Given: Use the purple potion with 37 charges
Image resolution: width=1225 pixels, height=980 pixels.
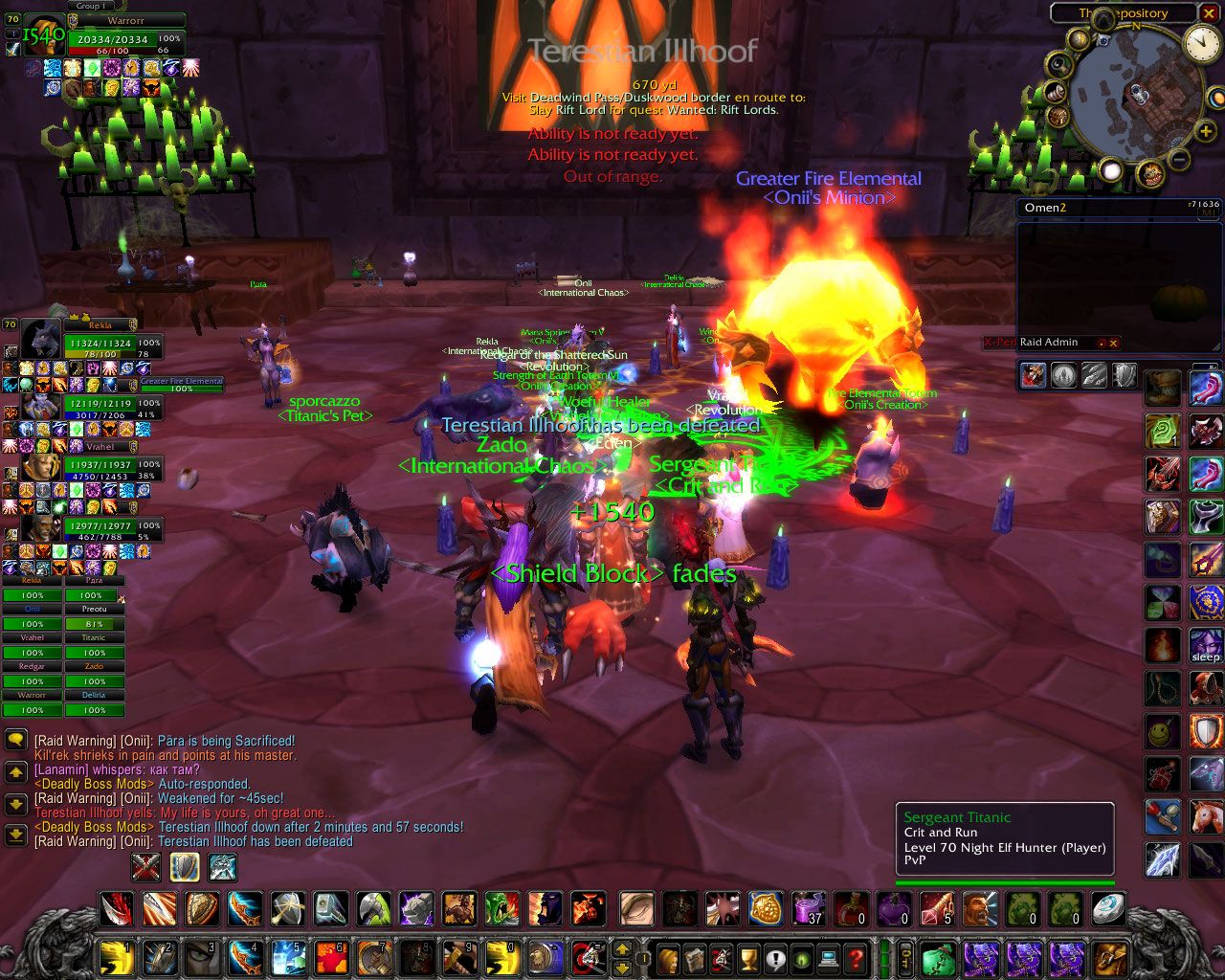Looking at the screenshot, I should tap(809, 908).
